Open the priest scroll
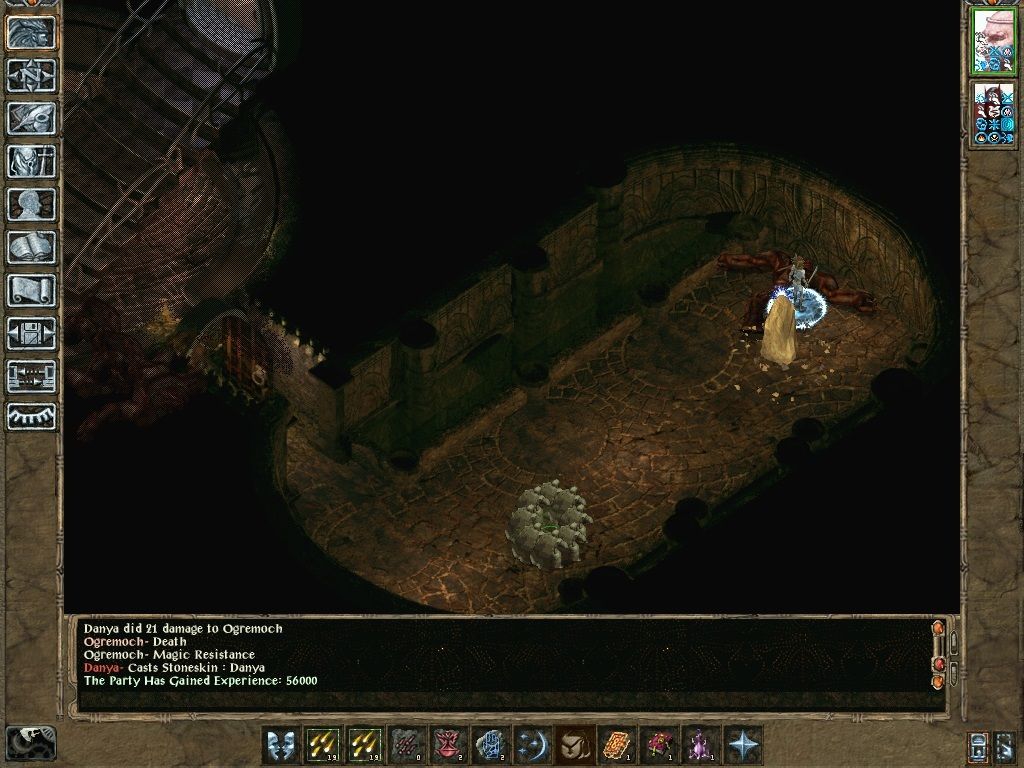1024x768 pixels. tap(32, 290)
